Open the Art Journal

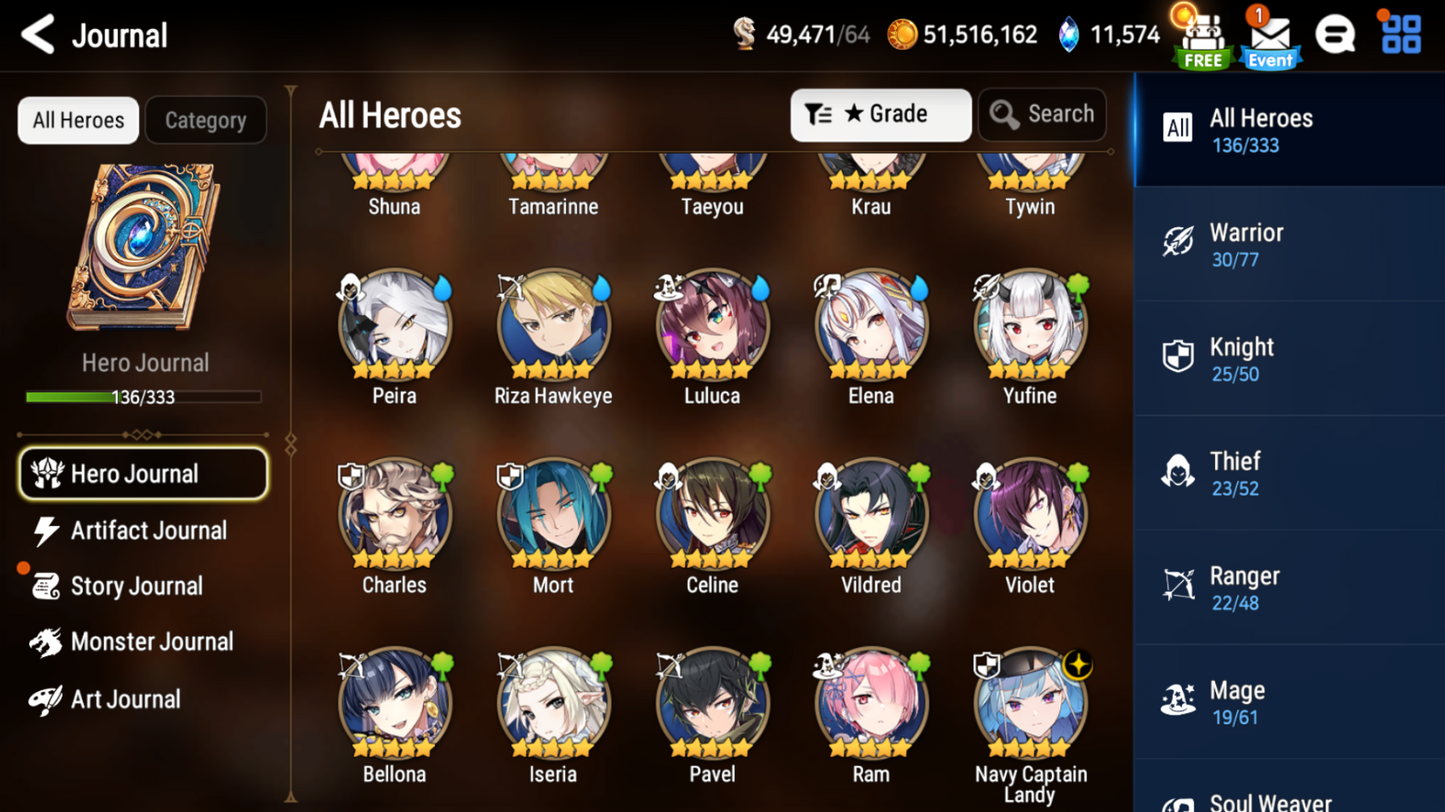tap(125, 699)
